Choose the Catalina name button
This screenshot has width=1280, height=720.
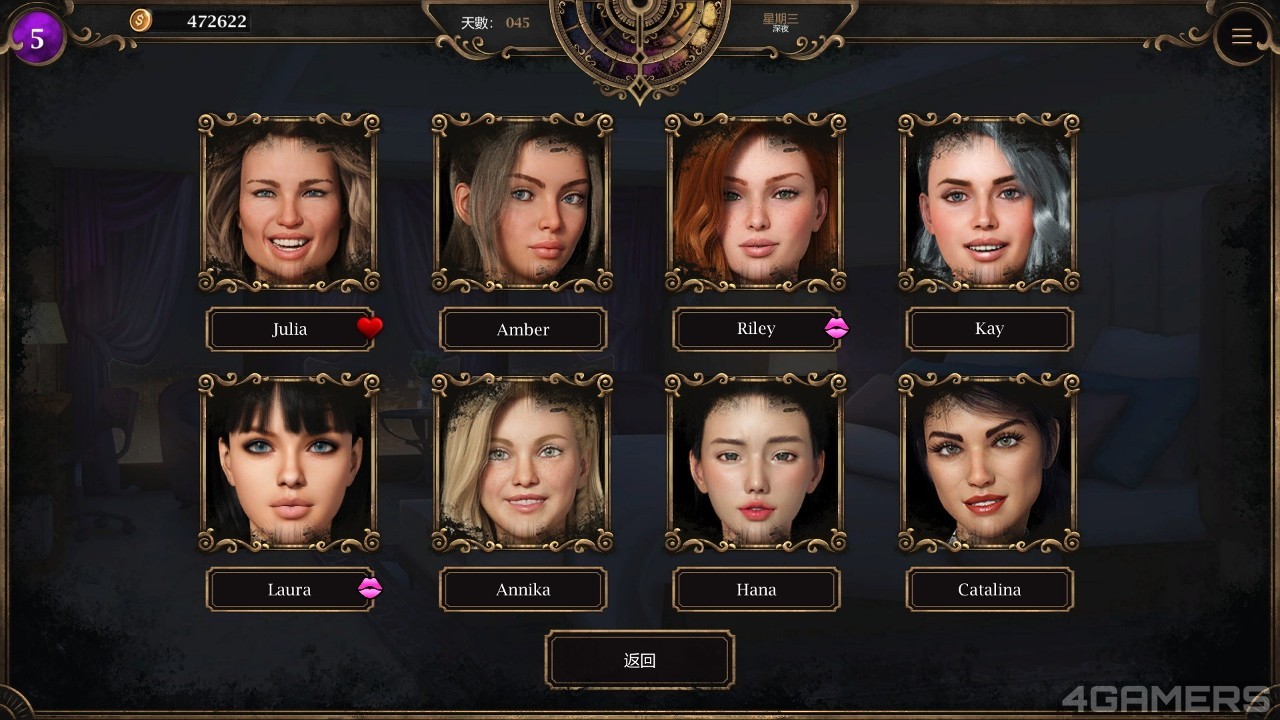tap(989, 589)
